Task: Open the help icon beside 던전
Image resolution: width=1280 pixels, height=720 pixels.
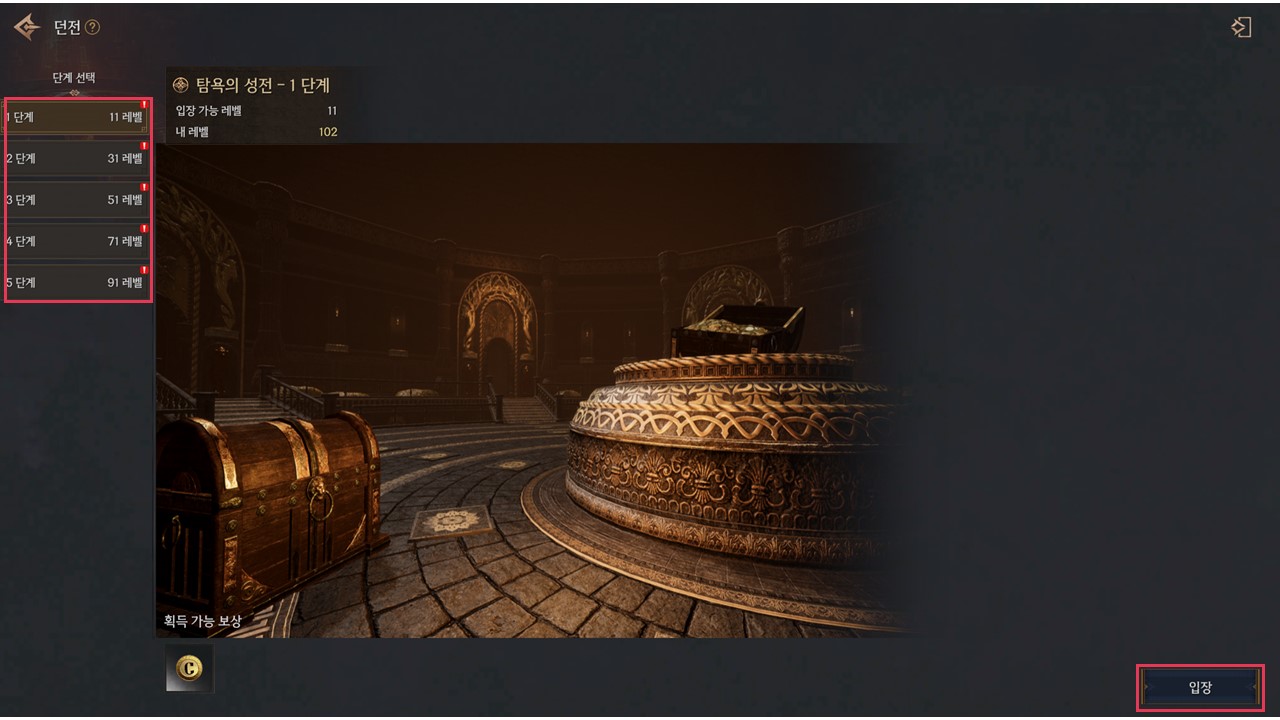Action: 93,28
